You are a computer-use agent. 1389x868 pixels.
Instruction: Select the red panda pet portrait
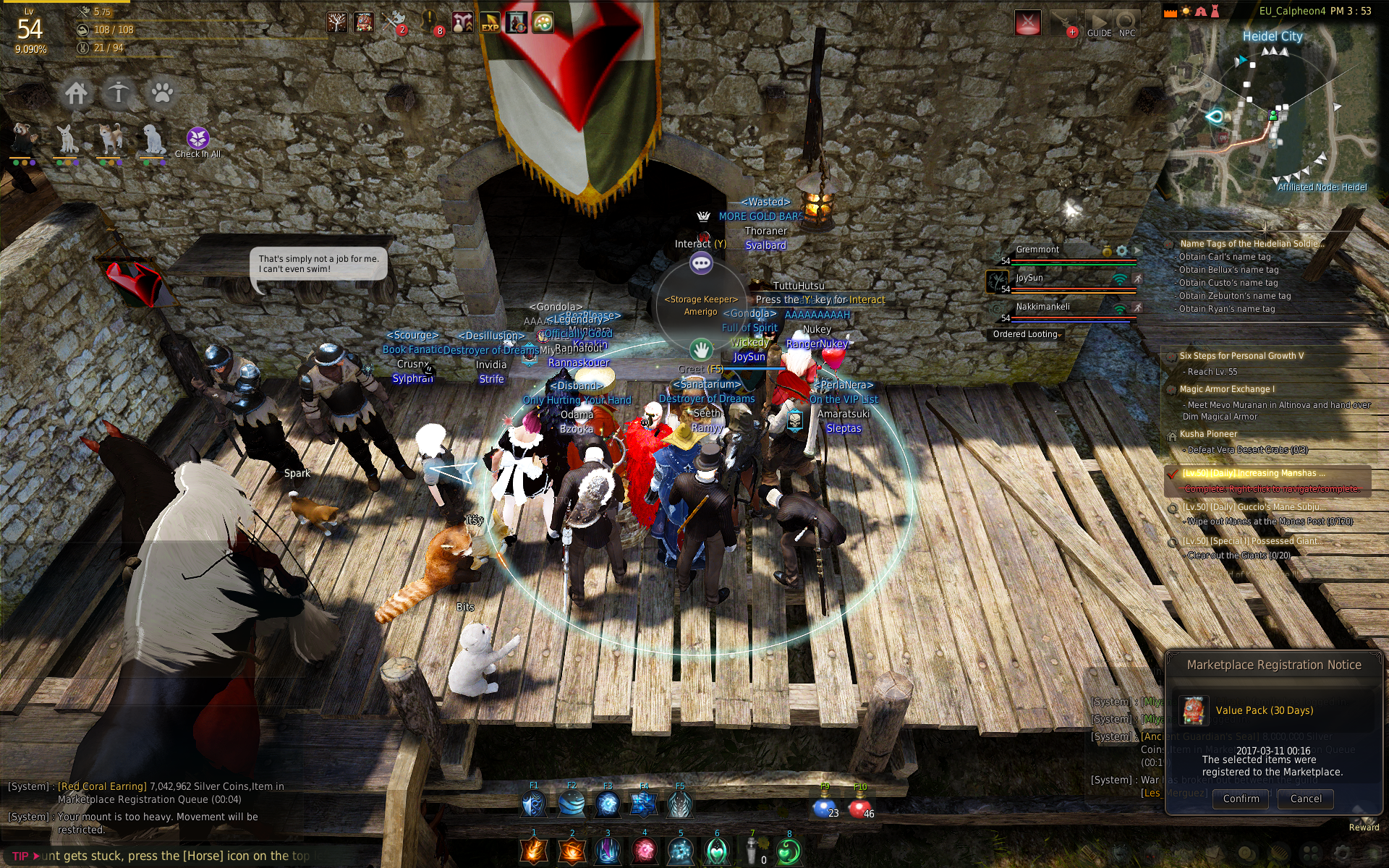click(23, 139)
